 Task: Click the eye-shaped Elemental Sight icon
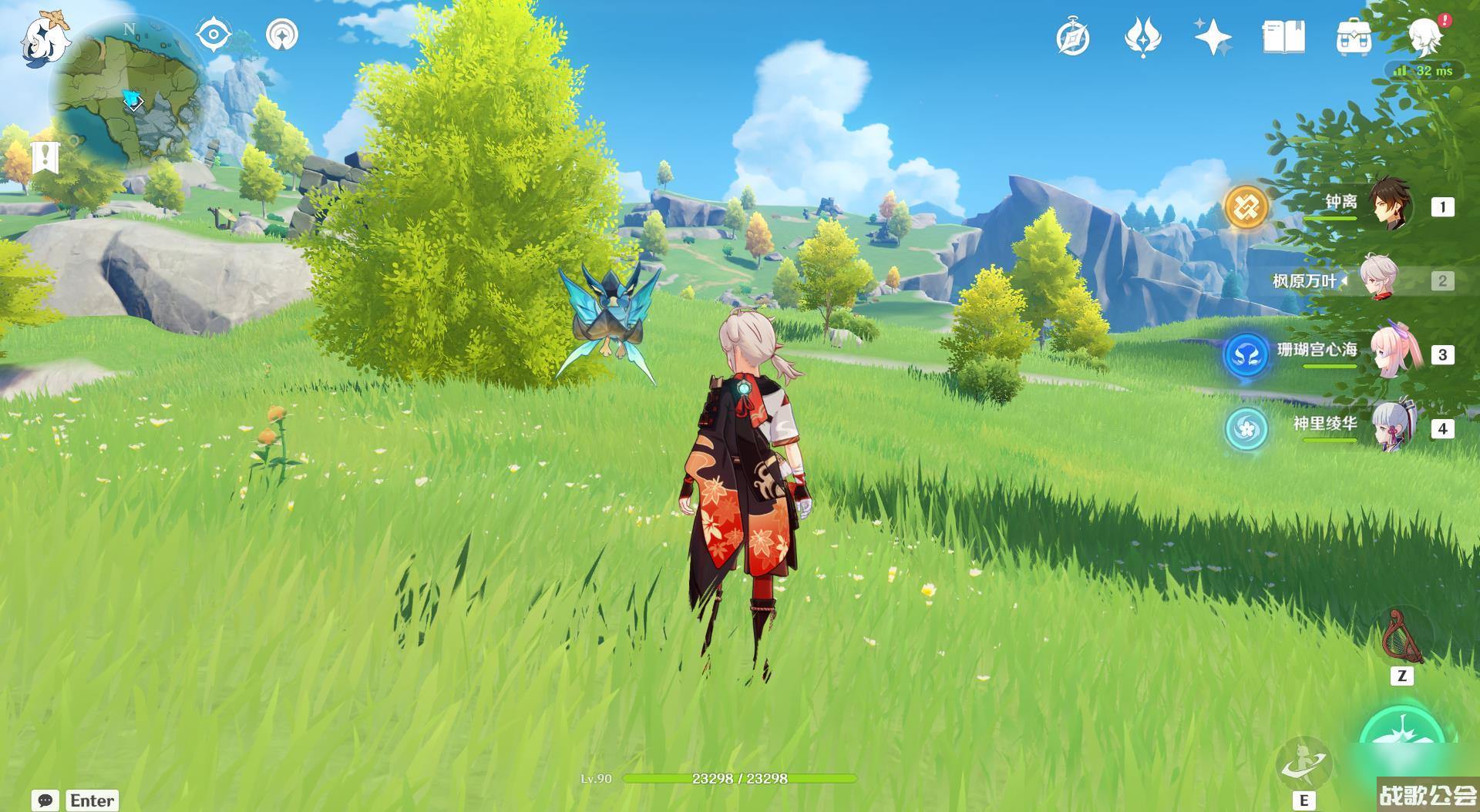click(214, 35)
